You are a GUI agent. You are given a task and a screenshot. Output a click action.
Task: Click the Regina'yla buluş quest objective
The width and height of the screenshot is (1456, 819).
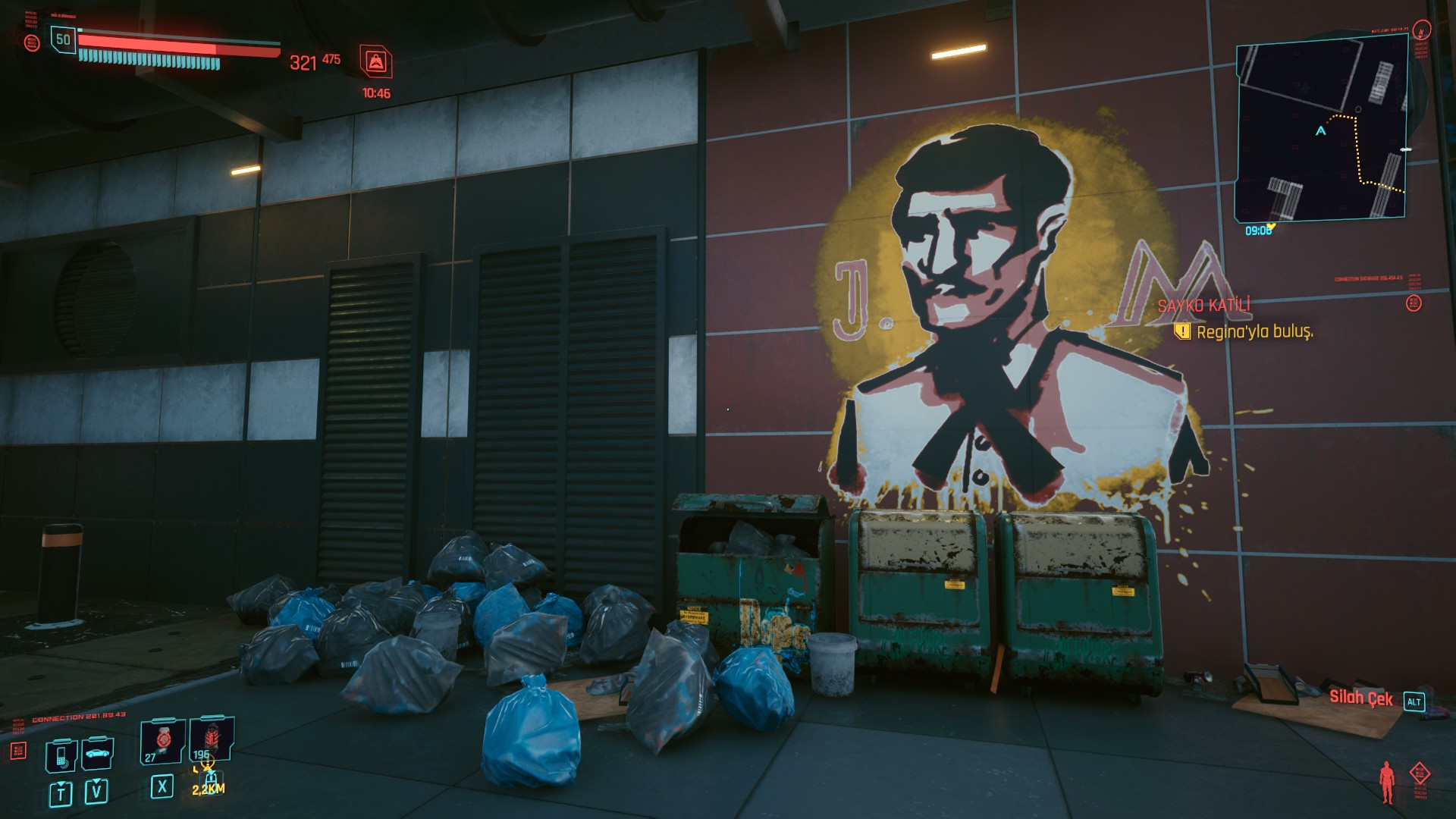[x=1254, y=332]
